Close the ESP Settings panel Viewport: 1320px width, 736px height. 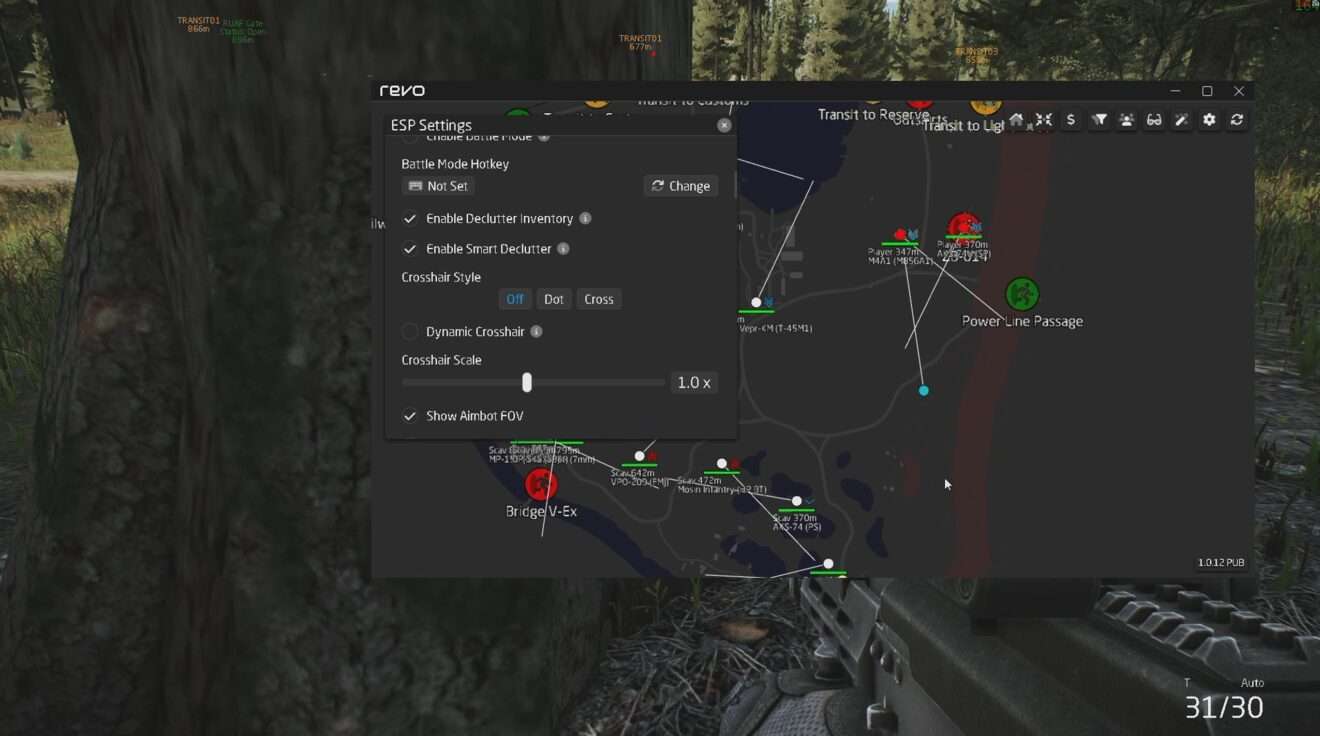pyautogui.click(x=724, y=125)
